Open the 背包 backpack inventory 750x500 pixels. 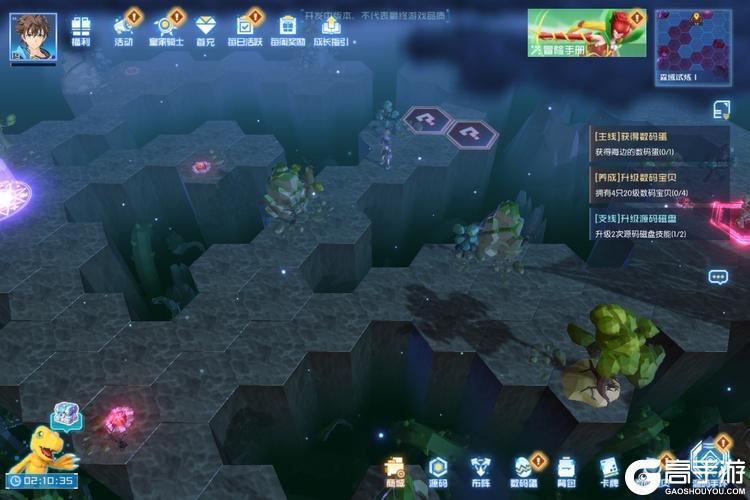click(567, 470)
